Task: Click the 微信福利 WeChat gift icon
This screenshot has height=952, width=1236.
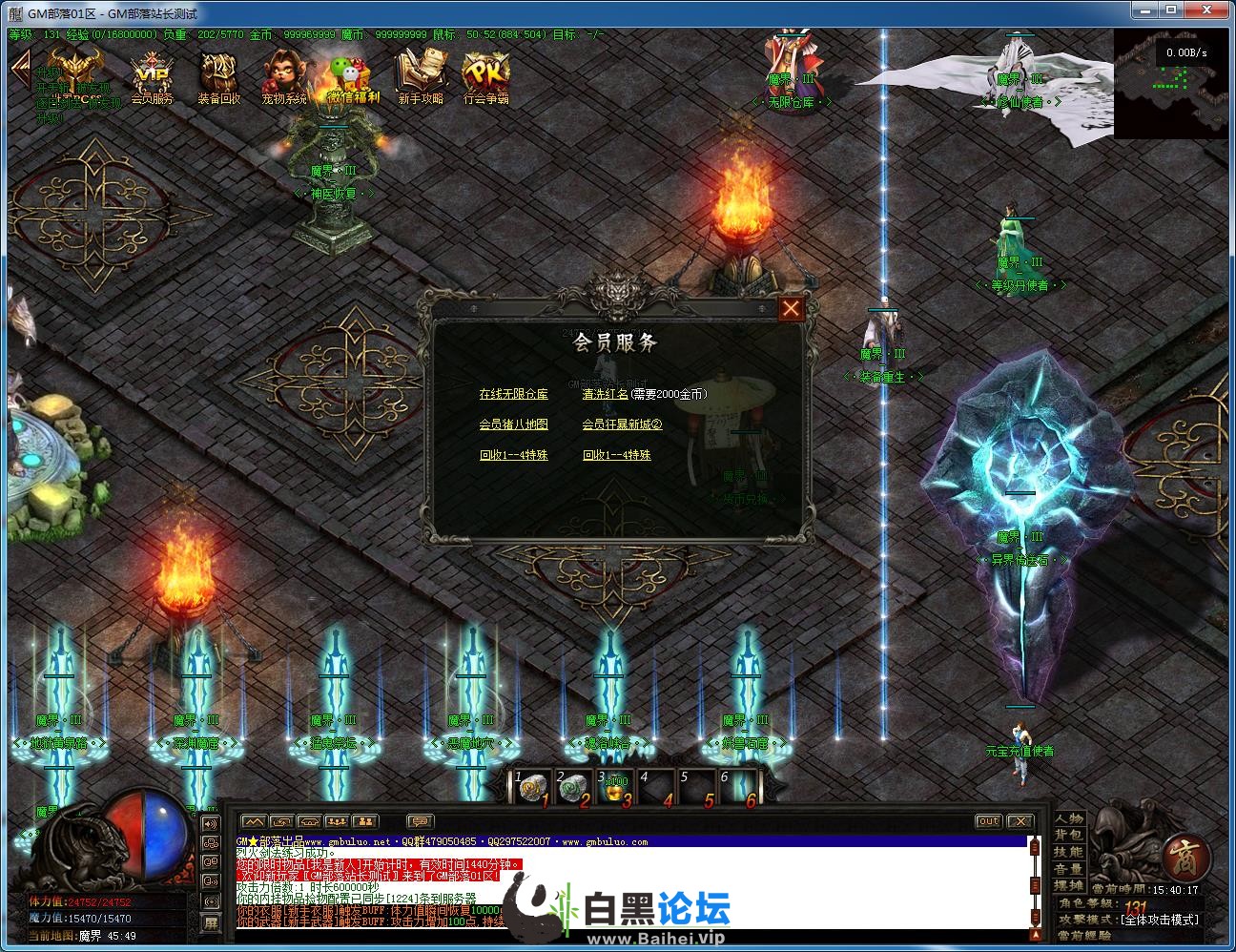Action: coord(352,78)
